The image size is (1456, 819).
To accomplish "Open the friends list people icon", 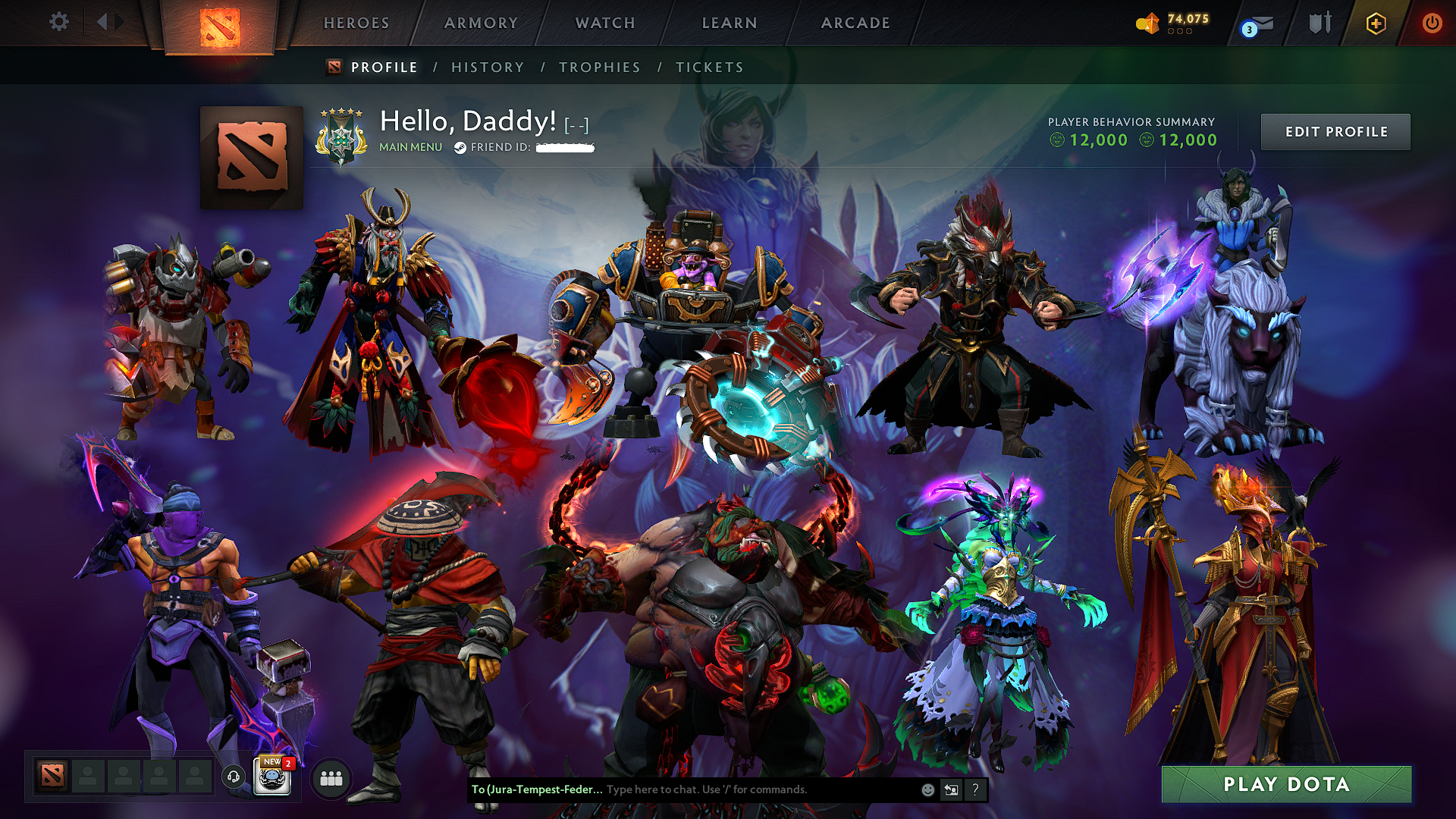I will point(330,778).
